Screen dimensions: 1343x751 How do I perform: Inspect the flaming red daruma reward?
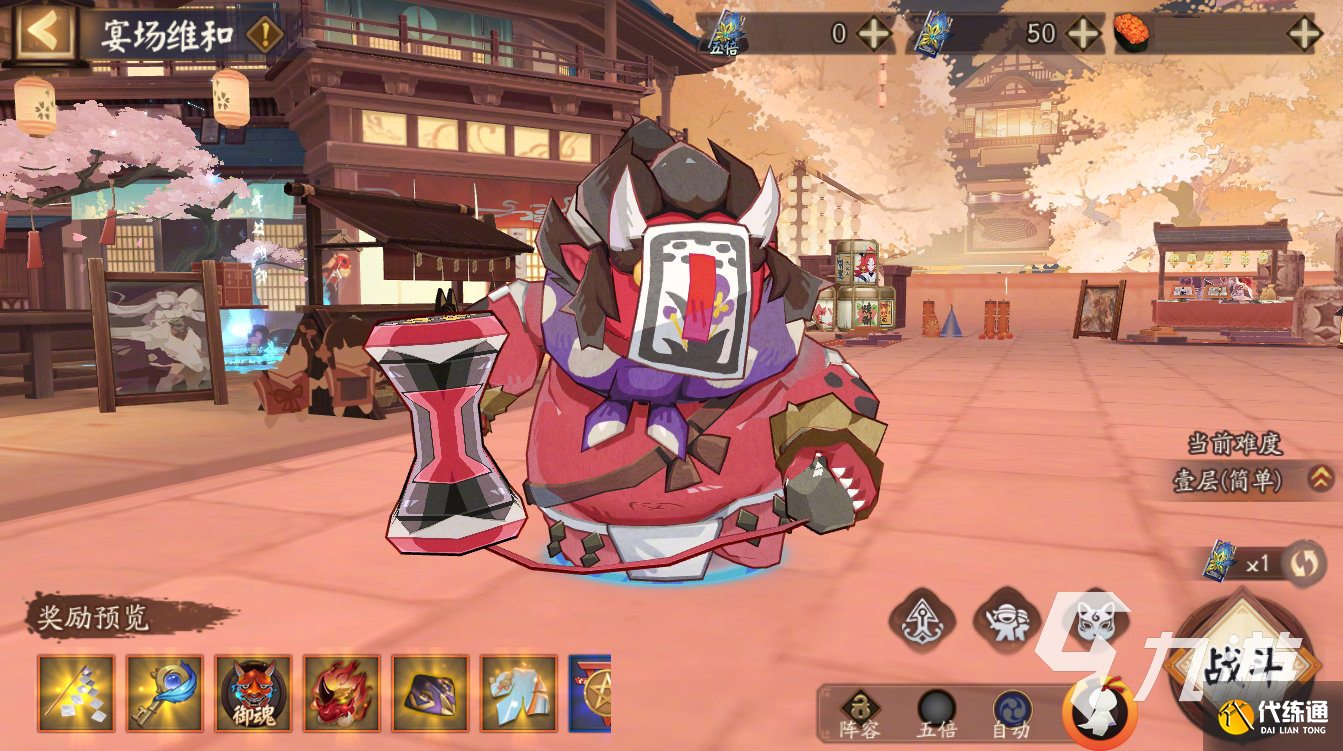pos(341,692)
